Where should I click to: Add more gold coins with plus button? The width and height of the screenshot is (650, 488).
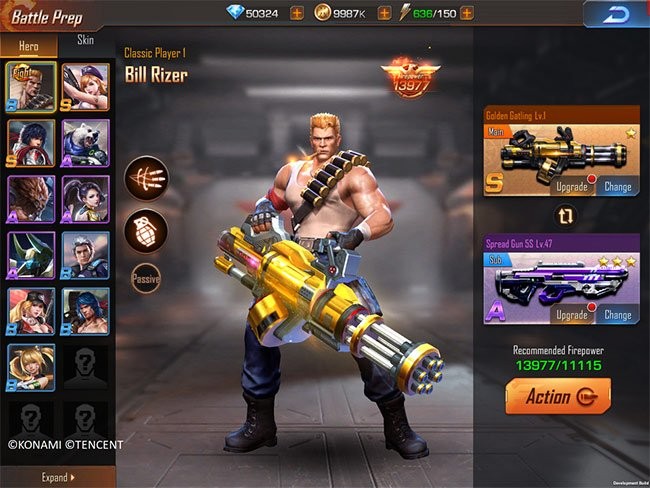(x=384, y=13)
